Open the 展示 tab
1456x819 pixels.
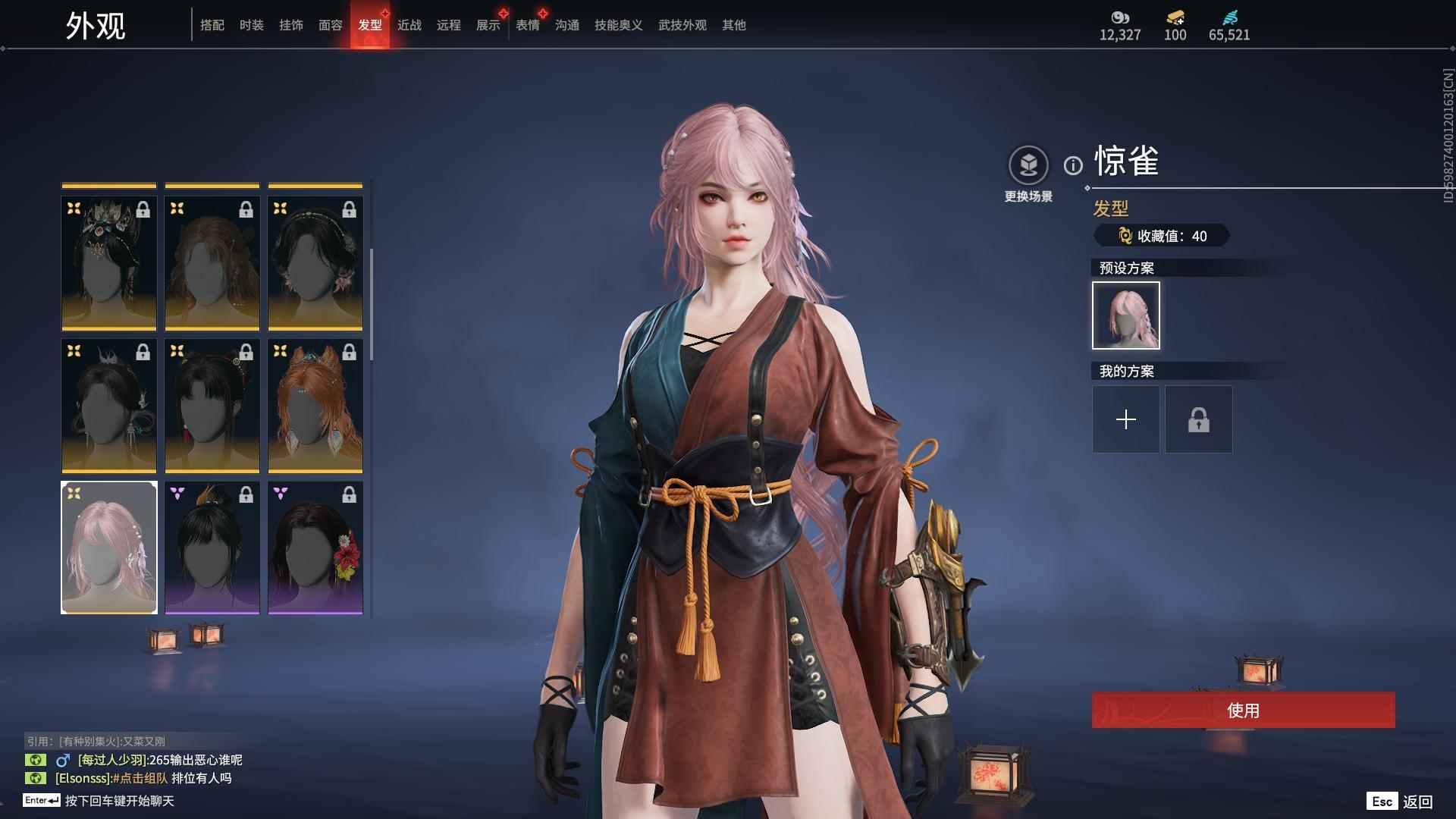coord(488,25)
